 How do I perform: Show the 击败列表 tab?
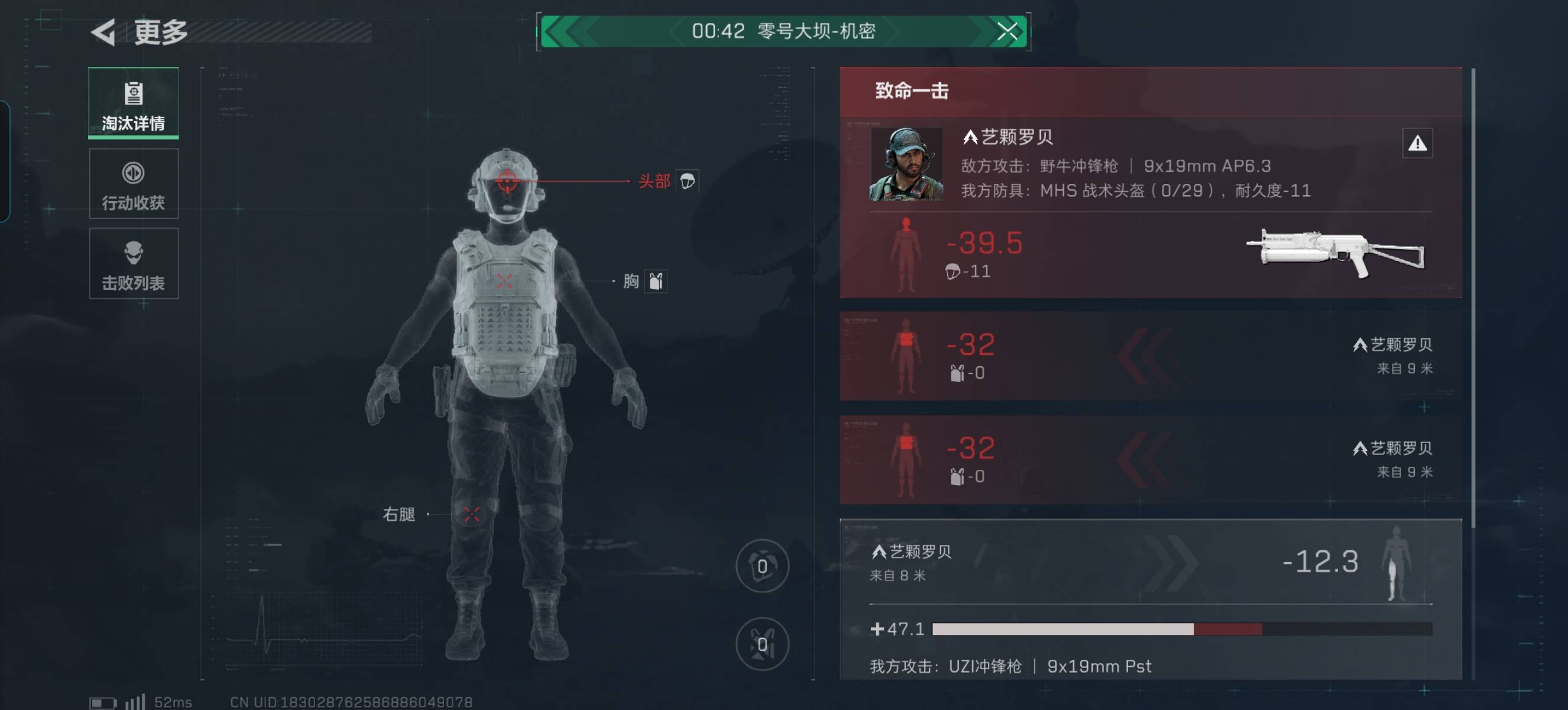[x=133, y=264]
